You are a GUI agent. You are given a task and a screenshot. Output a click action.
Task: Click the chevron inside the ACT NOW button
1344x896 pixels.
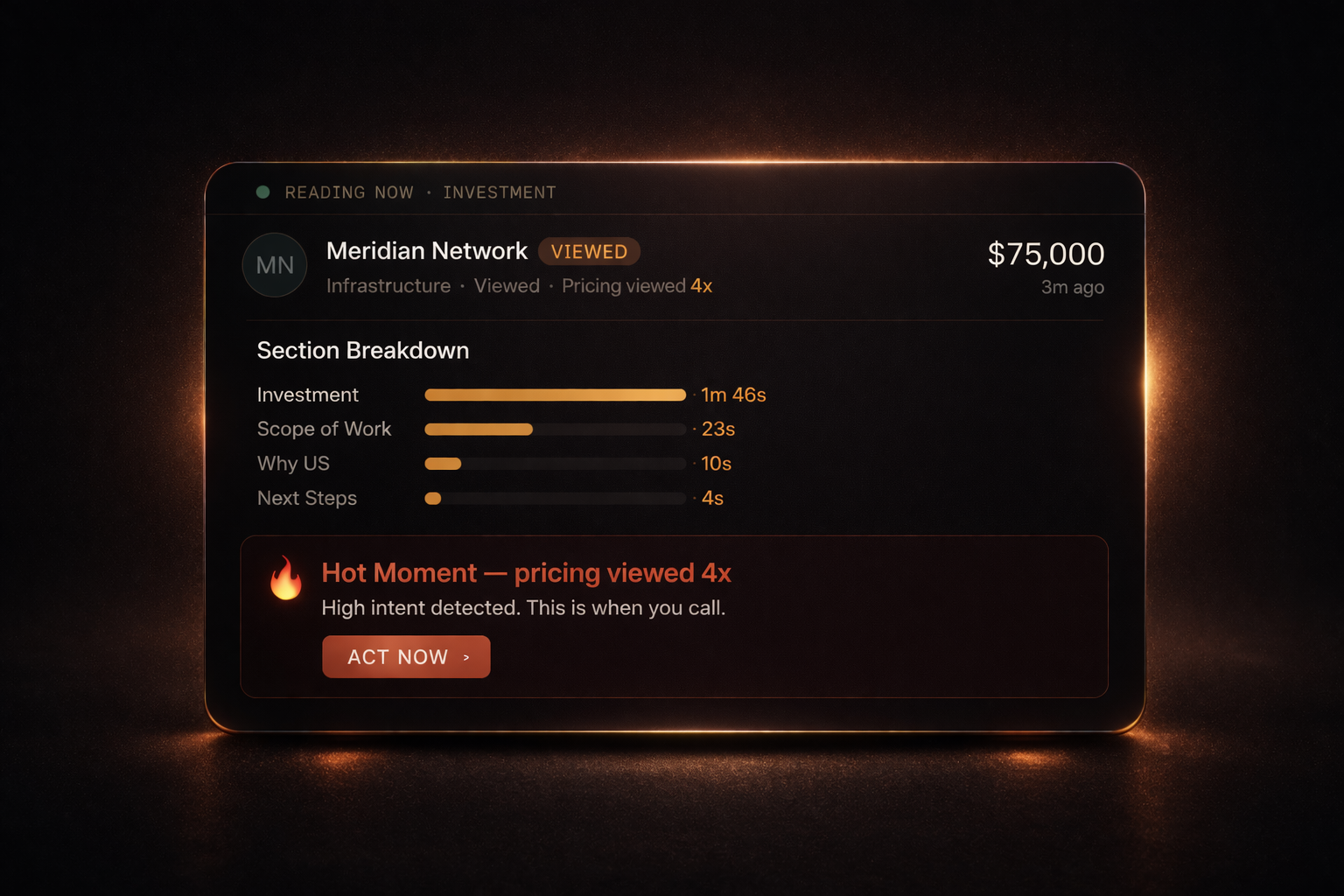click(465, 657)
